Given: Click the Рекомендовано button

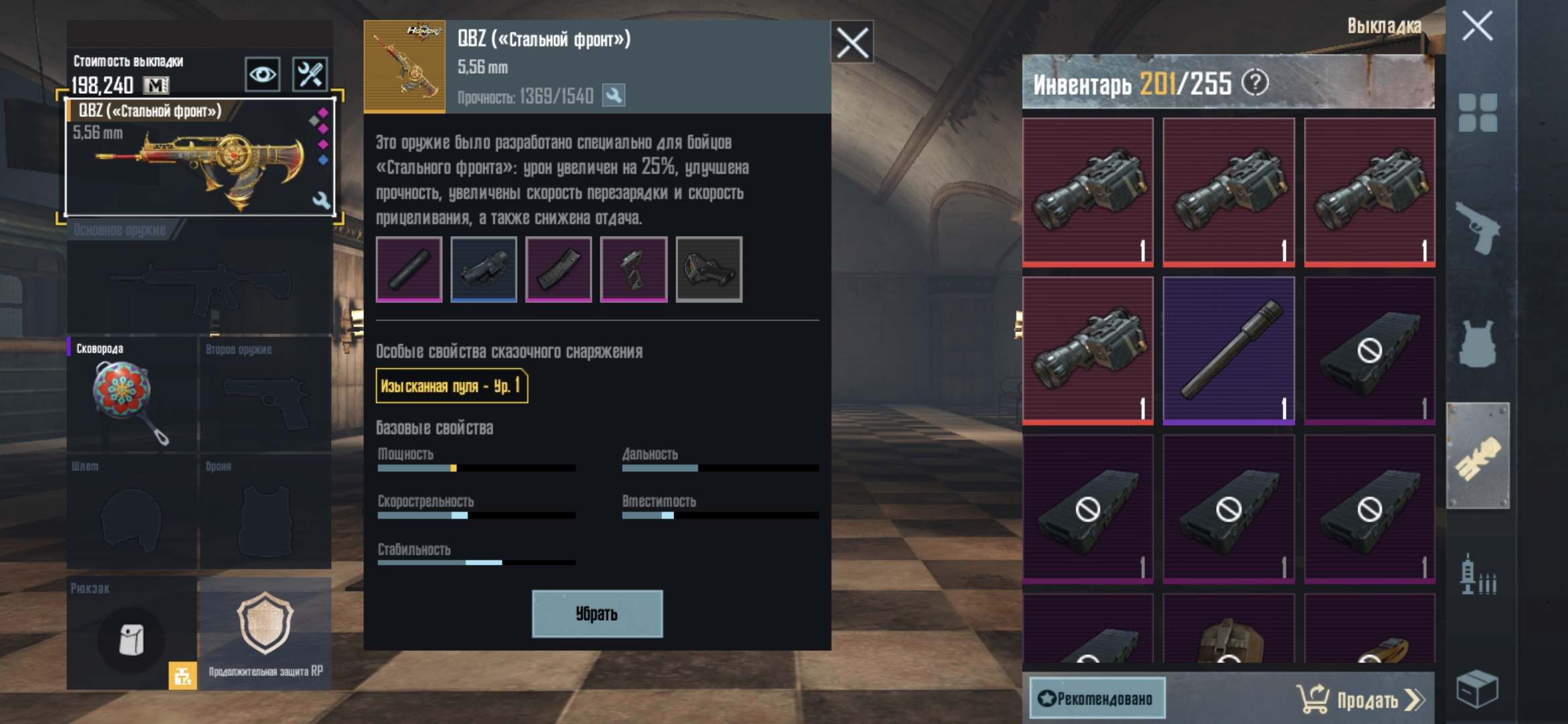Looking at the screenshot, I should [x=1097, y=699].
